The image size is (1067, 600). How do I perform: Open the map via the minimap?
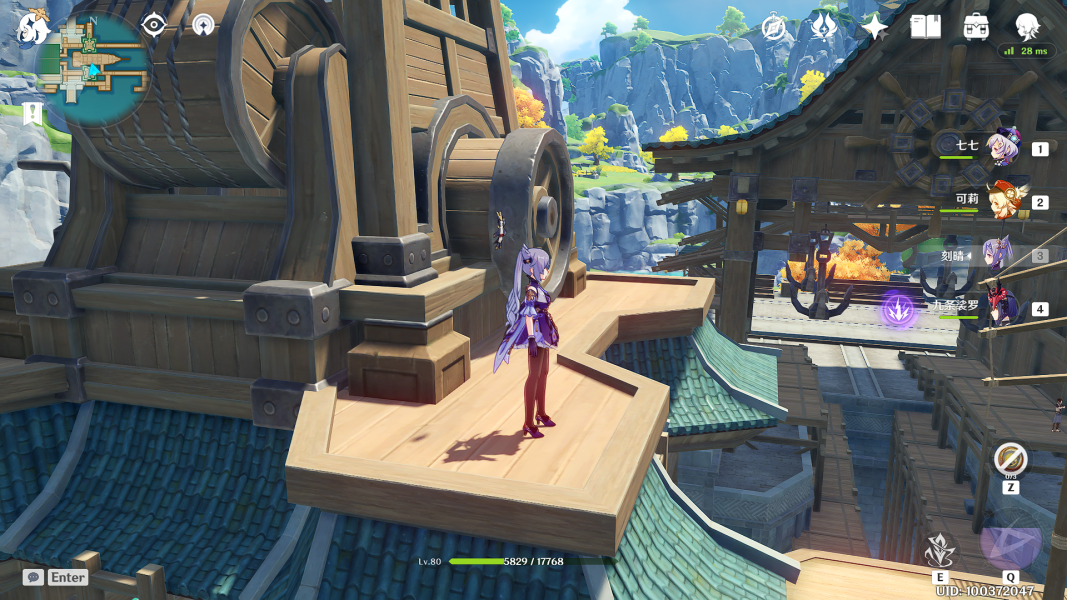click(93, 68)
